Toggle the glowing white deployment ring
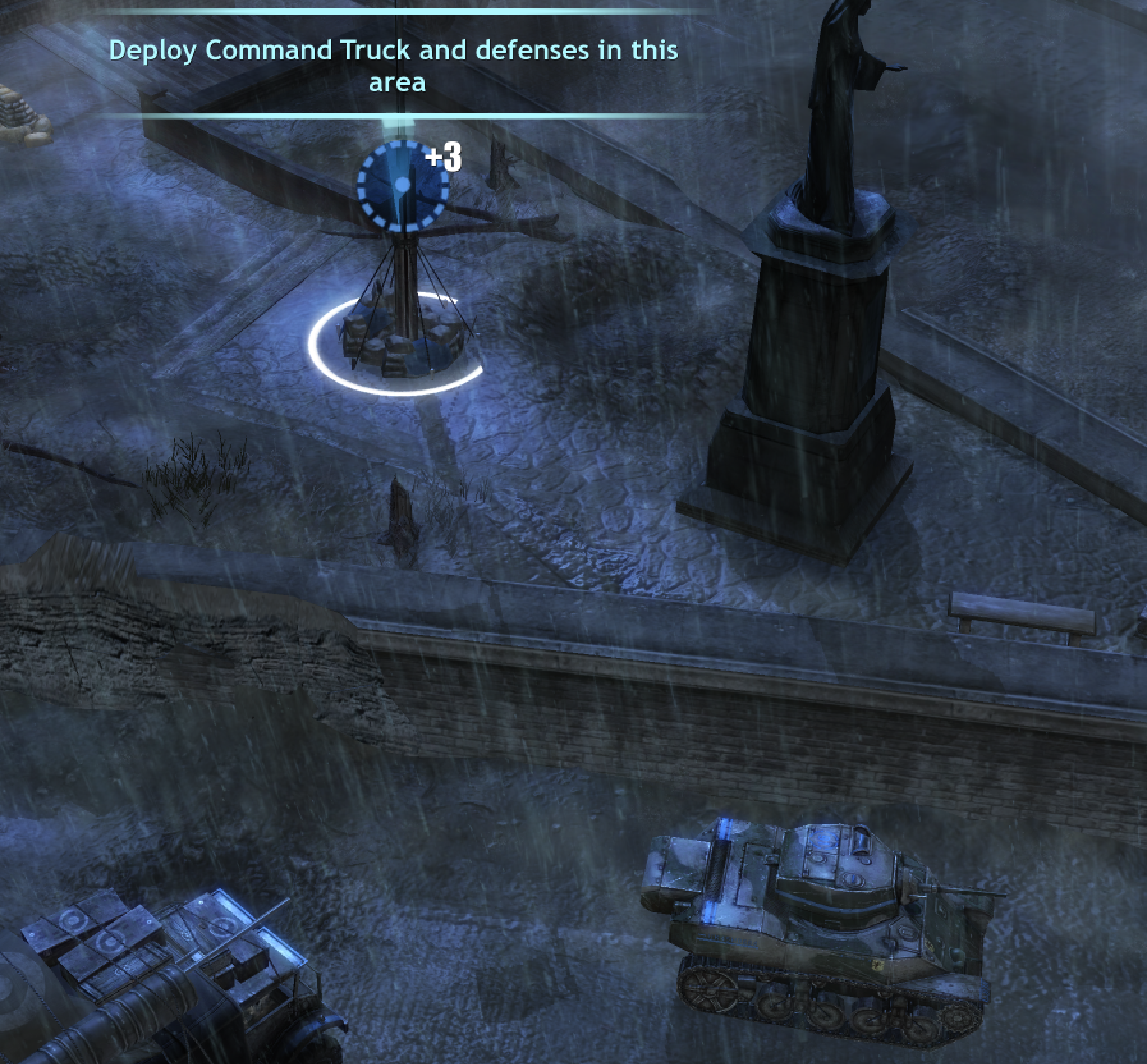 [396, 390]
